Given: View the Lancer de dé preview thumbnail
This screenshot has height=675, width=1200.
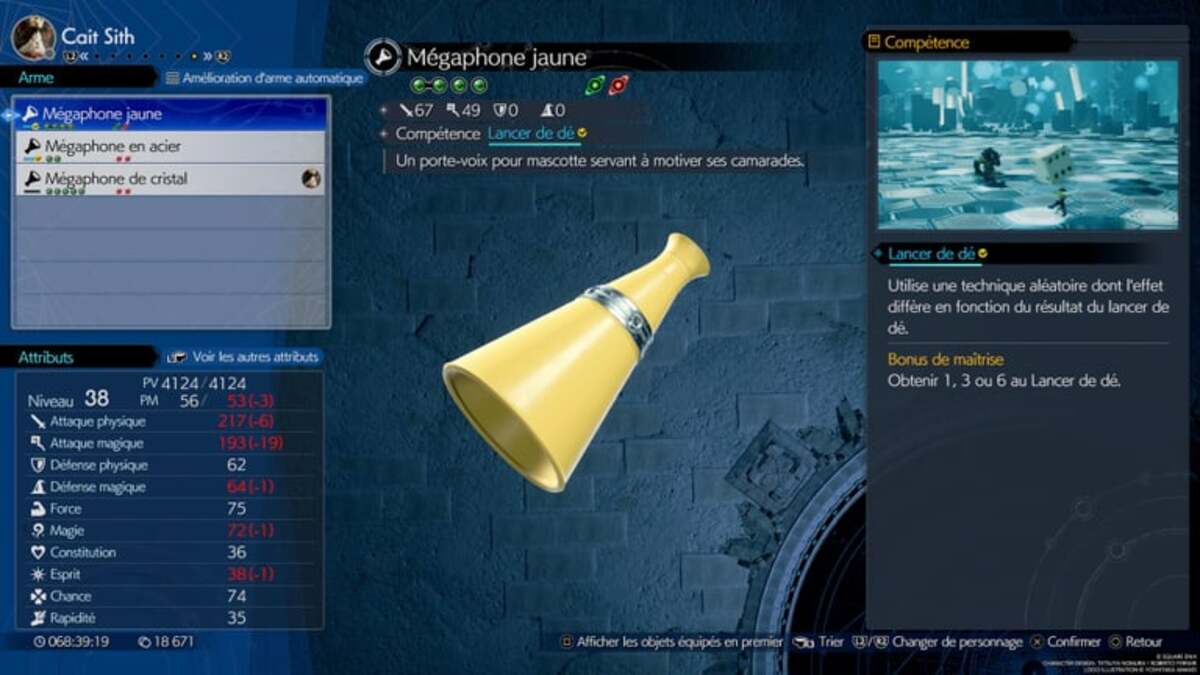Looking at the screenshot, I should (x=1028, y=145).
